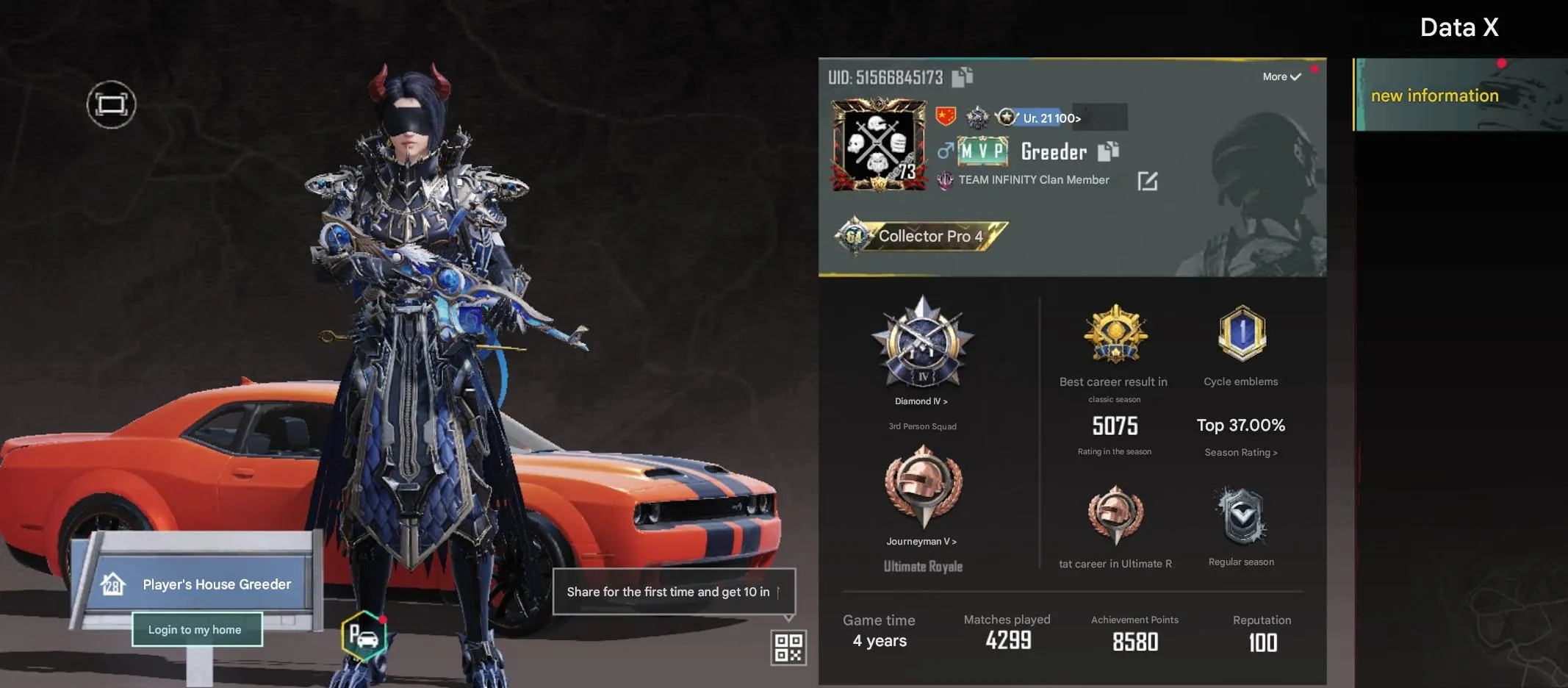Select the Collector Pro 4 title banner

point(931,236)
